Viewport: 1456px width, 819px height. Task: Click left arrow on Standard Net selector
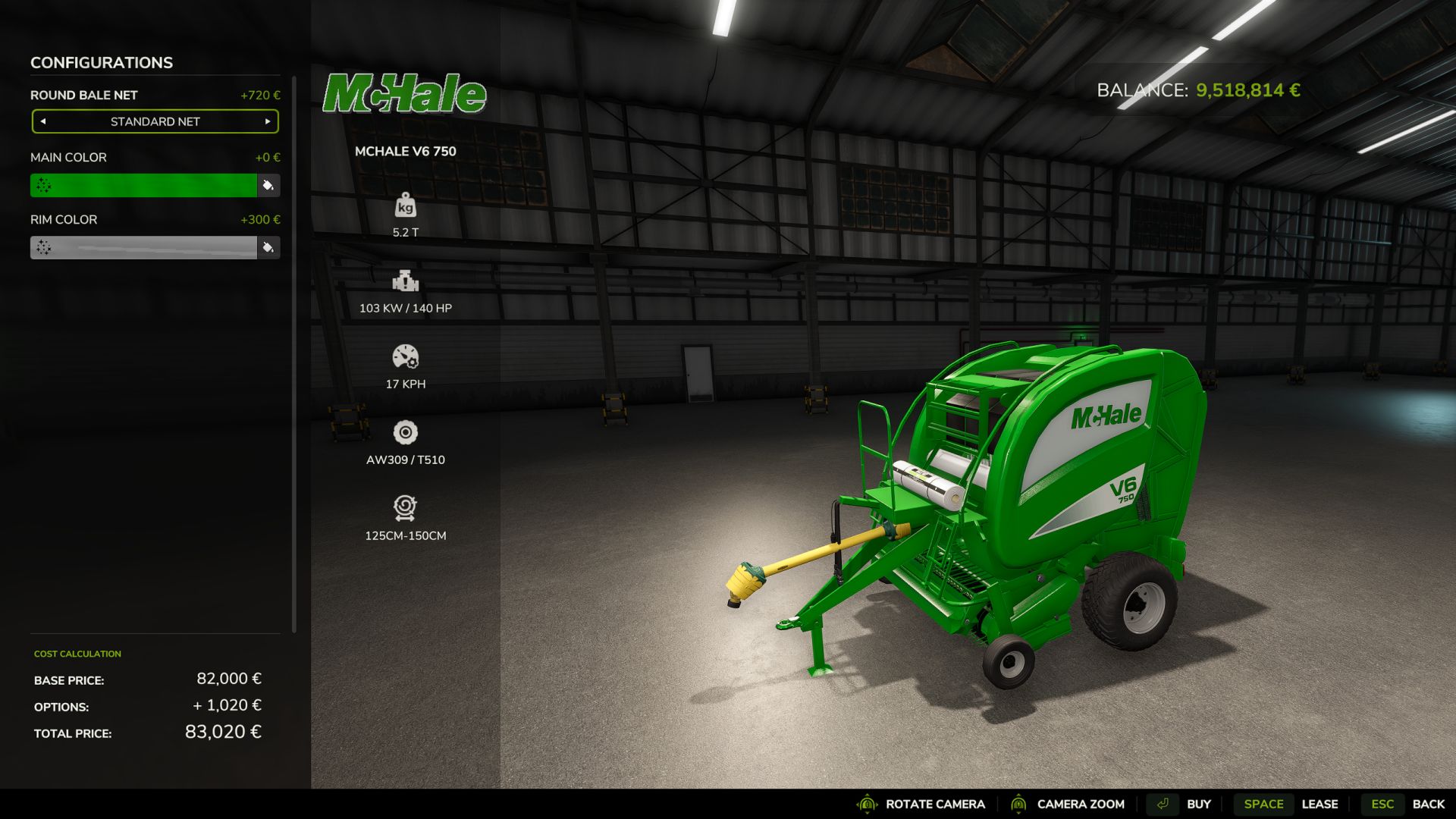(43, 121)
